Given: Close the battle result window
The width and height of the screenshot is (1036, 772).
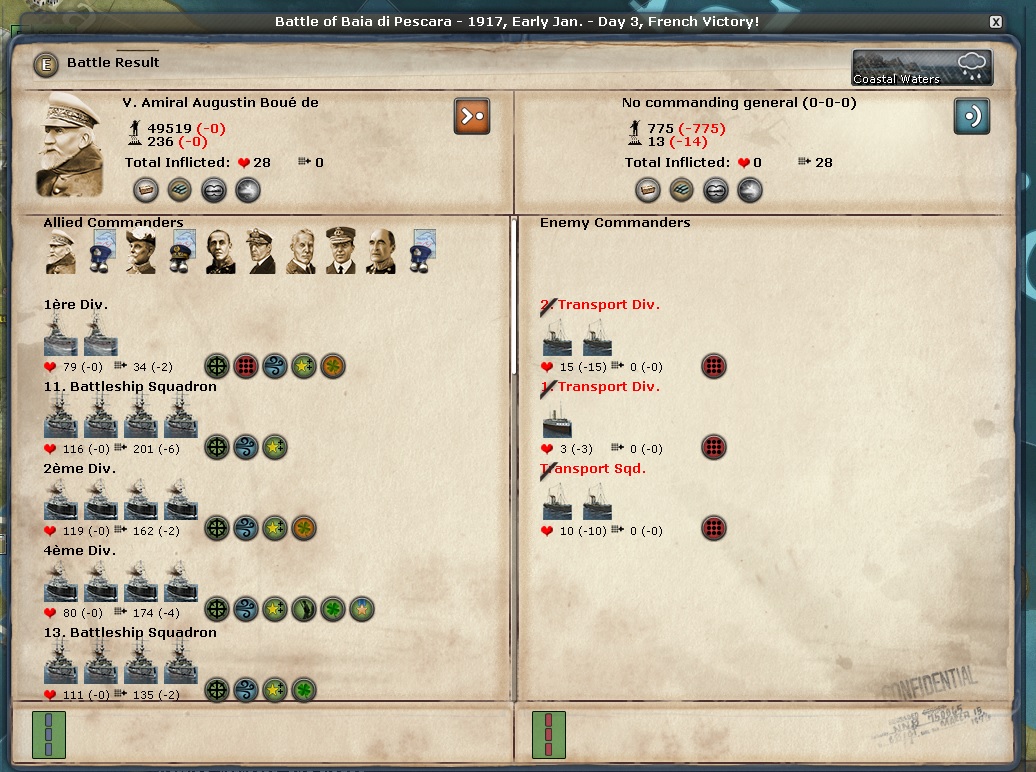Looking at the screenshot, I should [995, 22].
